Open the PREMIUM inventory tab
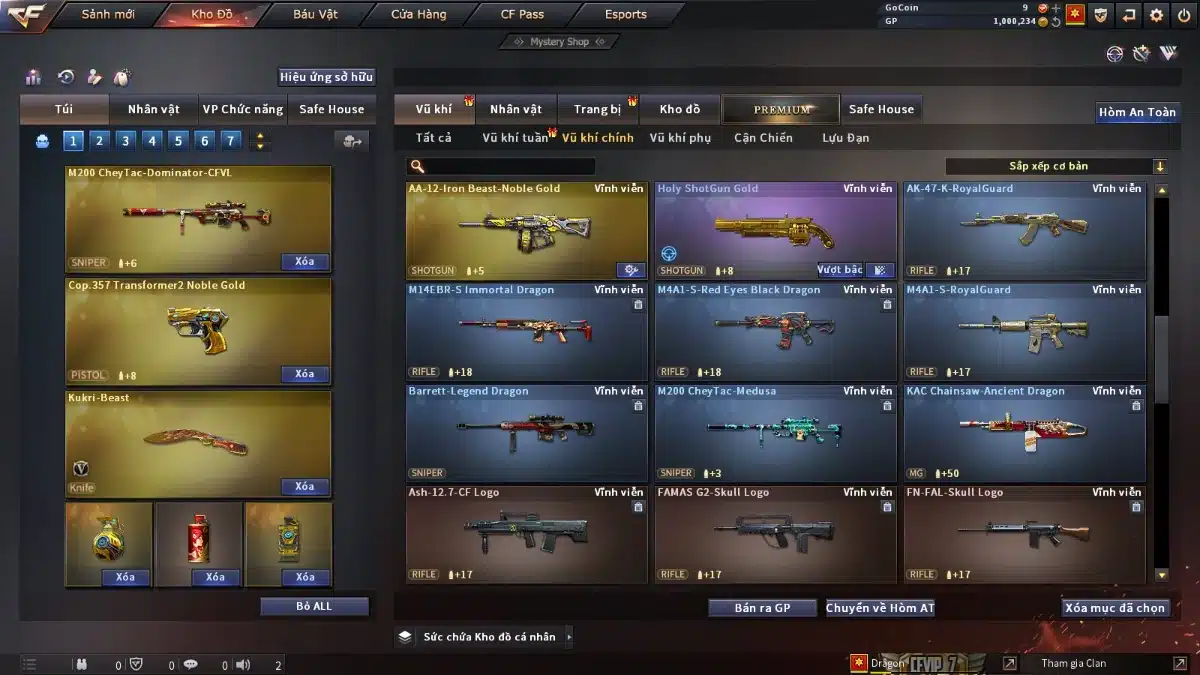This screenshot has width=1200, height=675. click(x=782, y=109)
